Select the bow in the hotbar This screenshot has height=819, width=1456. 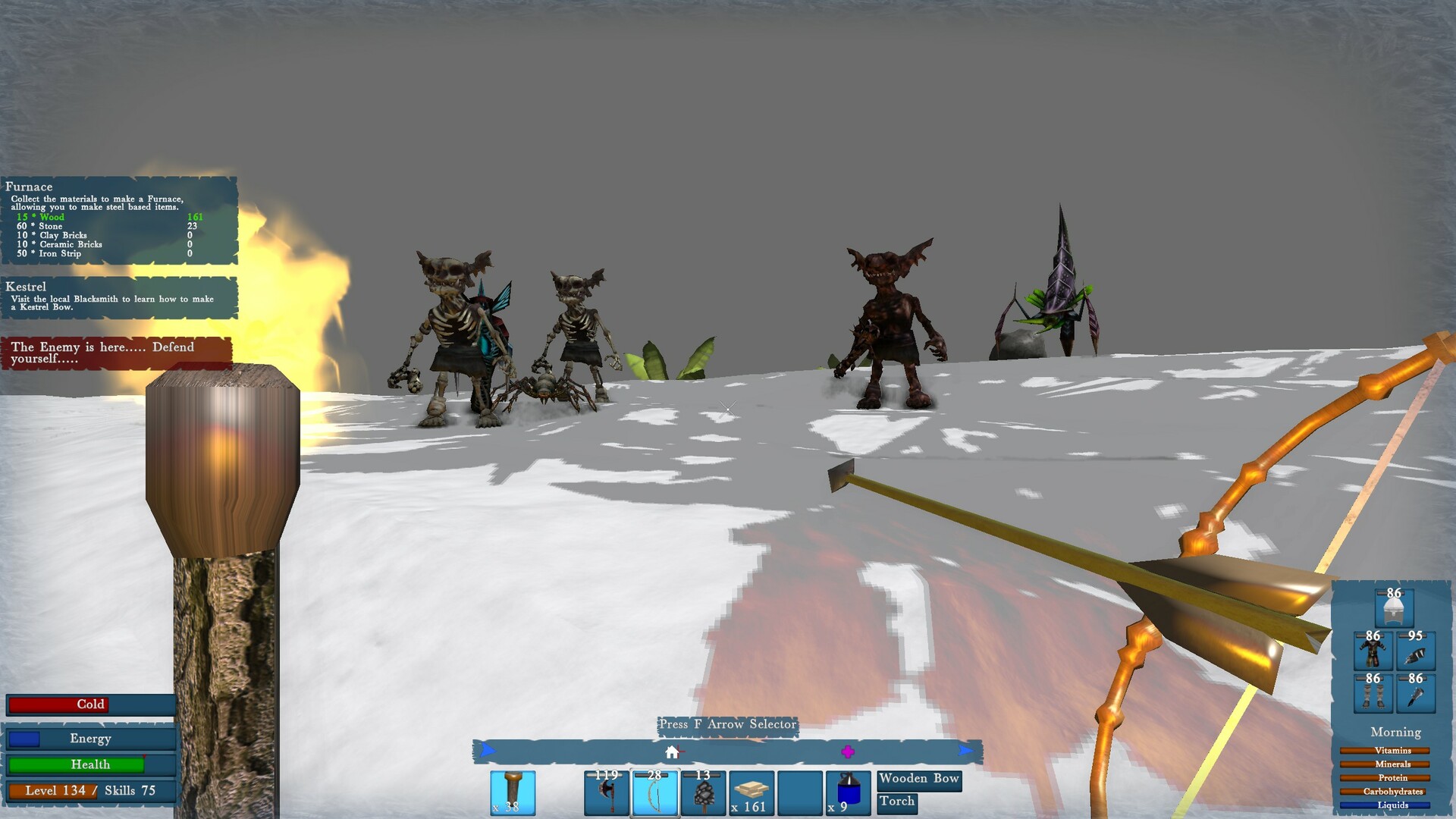point(654,792)
